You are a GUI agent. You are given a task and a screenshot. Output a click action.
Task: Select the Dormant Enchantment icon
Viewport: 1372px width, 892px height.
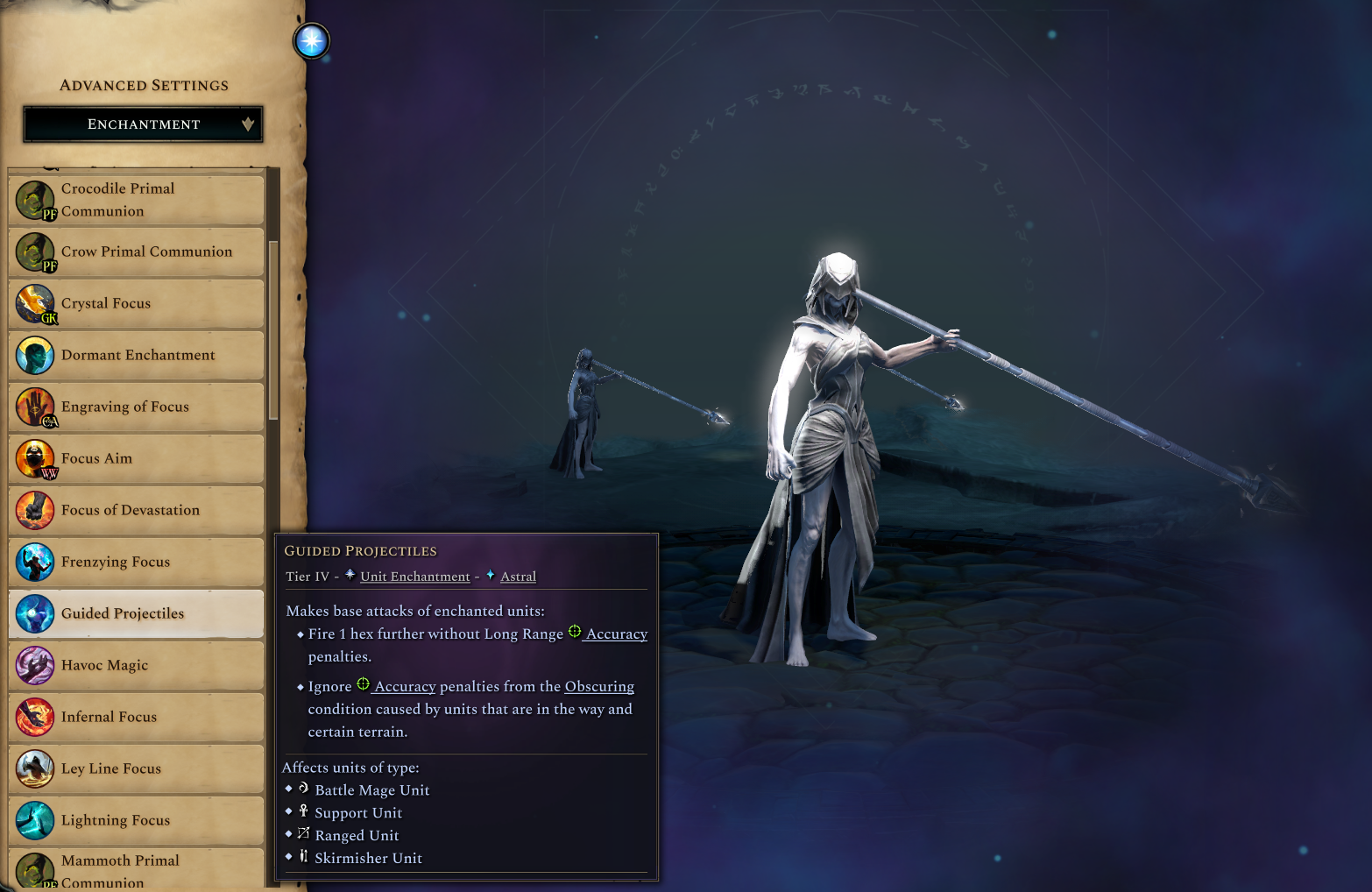click(35, 355)
